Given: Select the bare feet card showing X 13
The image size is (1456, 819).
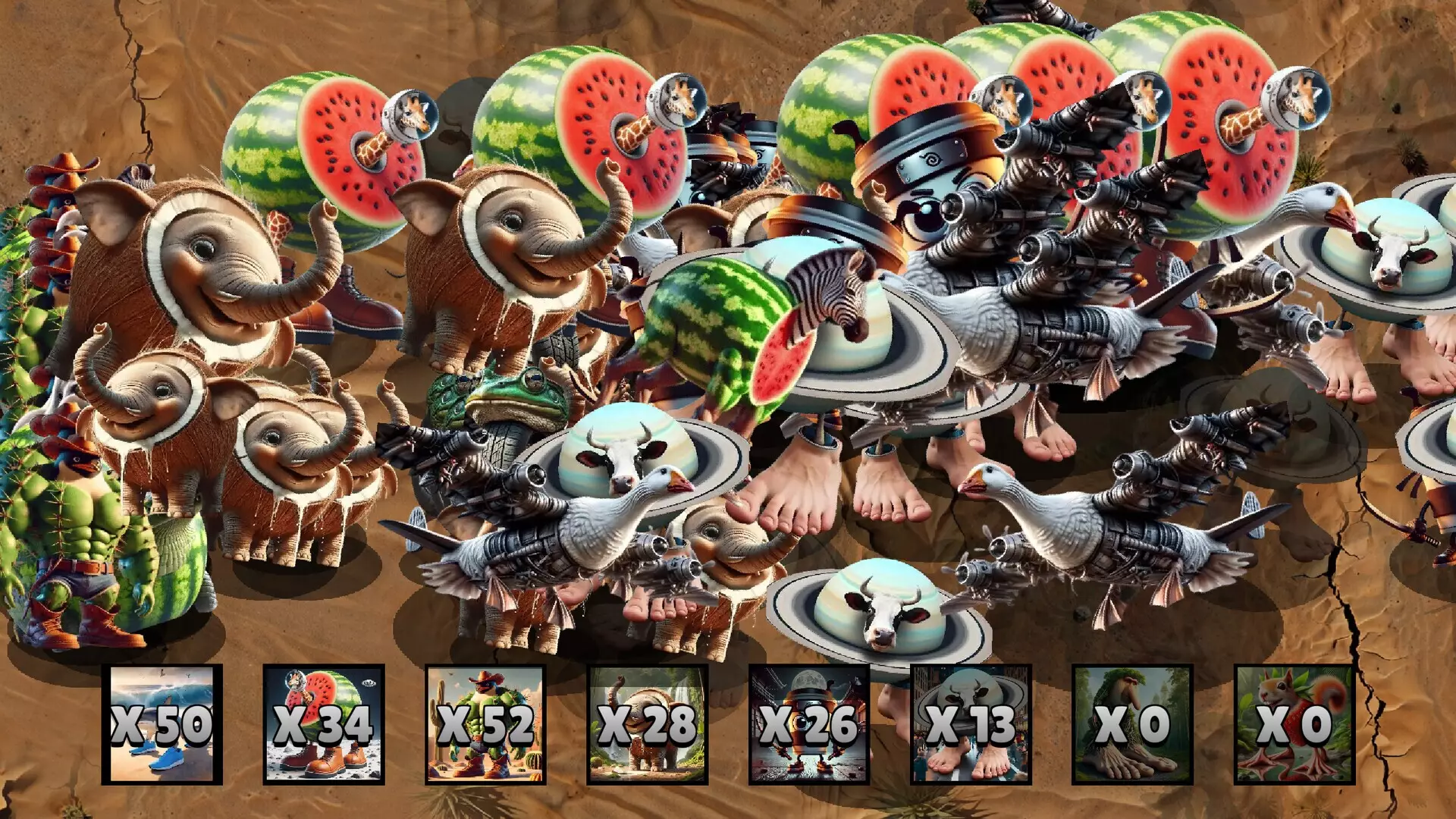Looking at the screenshot, I should (974, 724).
